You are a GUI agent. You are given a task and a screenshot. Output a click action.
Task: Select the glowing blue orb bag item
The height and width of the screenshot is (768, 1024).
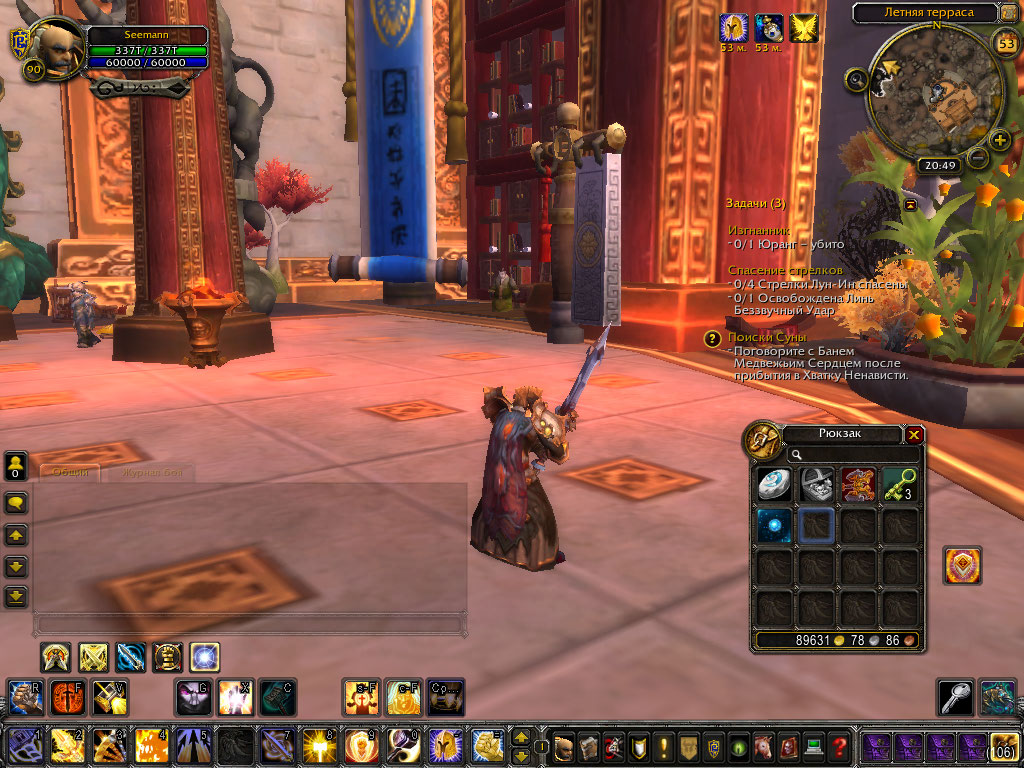(774, 526)
